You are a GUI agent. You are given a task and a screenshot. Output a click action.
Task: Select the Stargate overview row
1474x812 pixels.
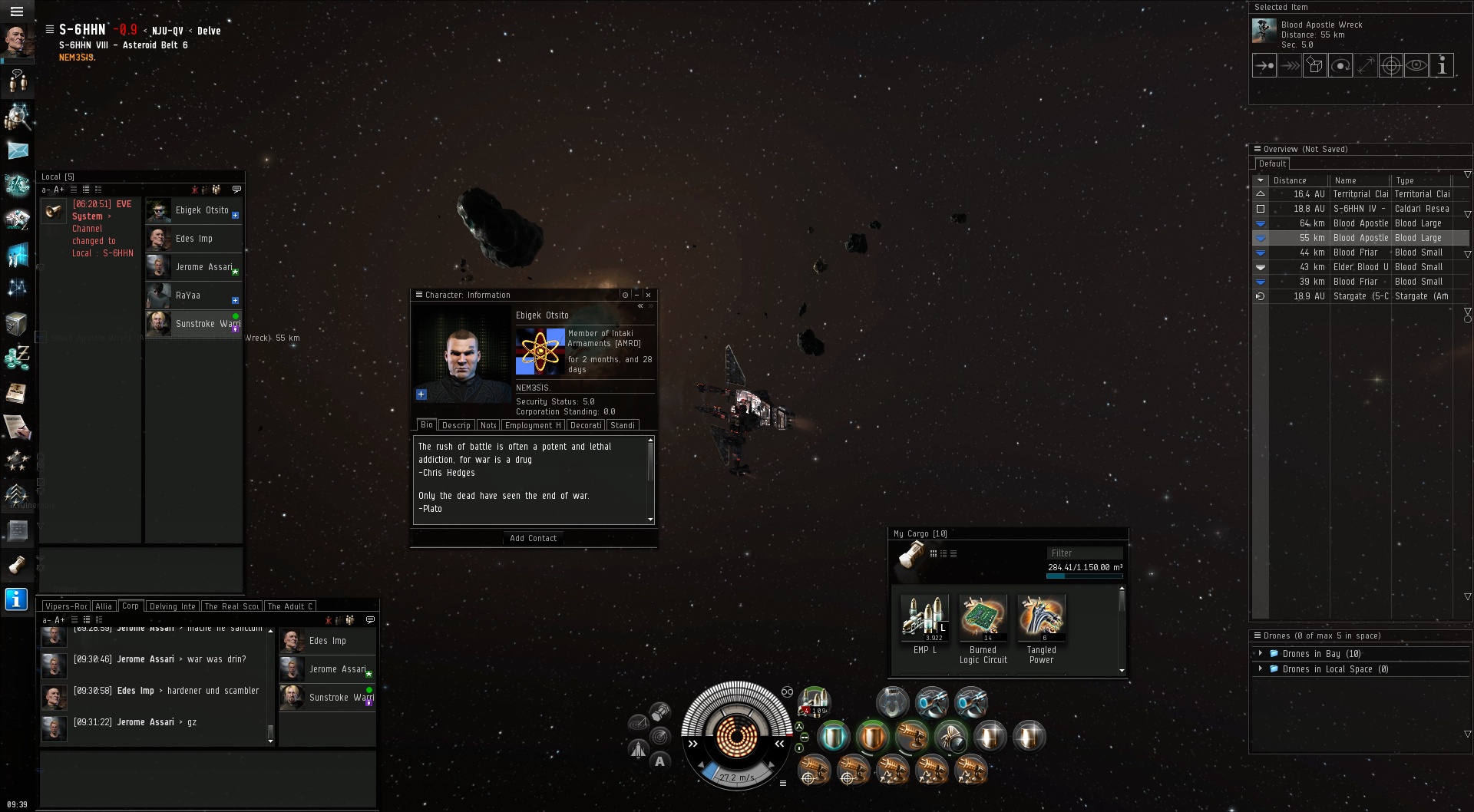point(1360,296)
